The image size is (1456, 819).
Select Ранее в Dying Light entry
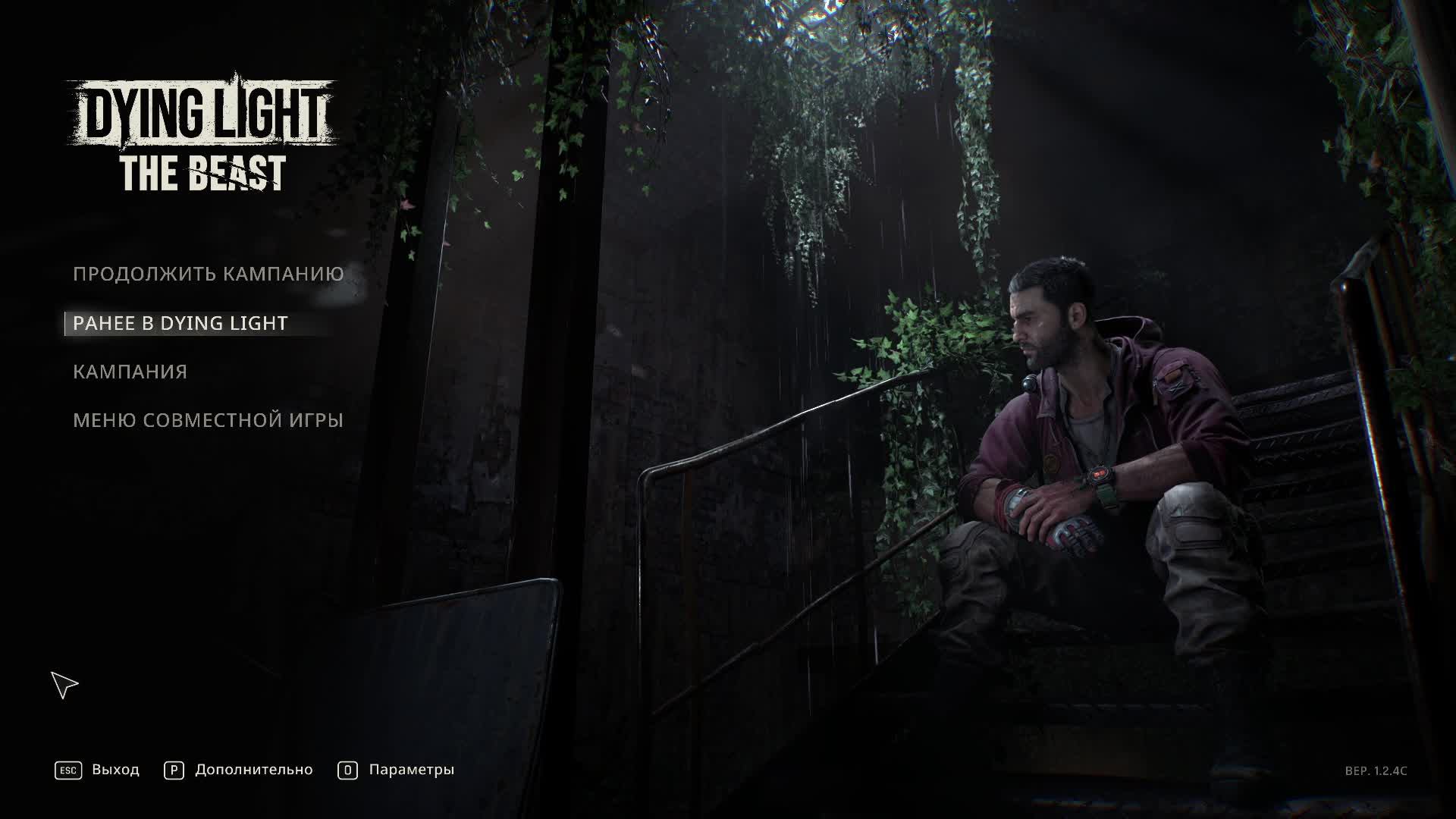tap(180, 323)
